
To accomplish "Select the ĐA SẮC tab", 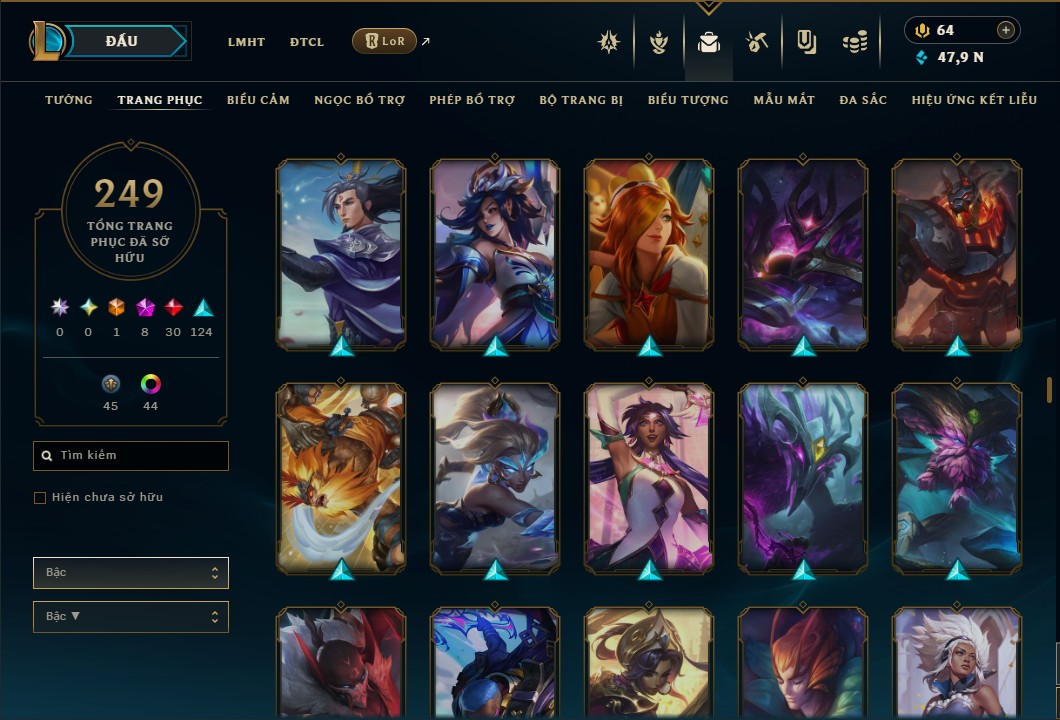I will (863, 100).
